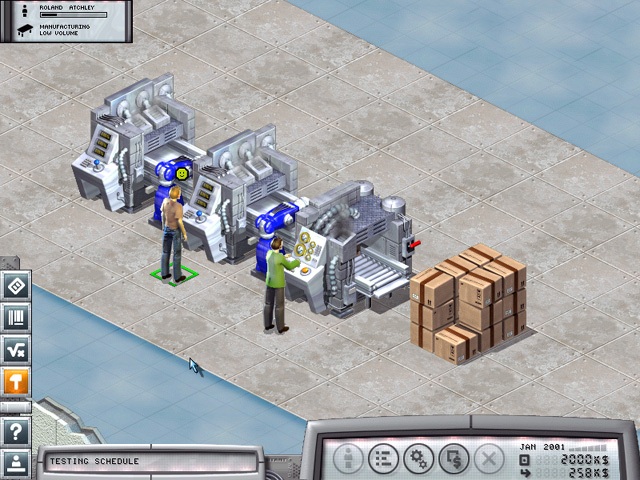Image resolution: width=640 pixels, height=480 pixels.
Task: Select the square-root formula button
Action: click(x=16, y=349)
